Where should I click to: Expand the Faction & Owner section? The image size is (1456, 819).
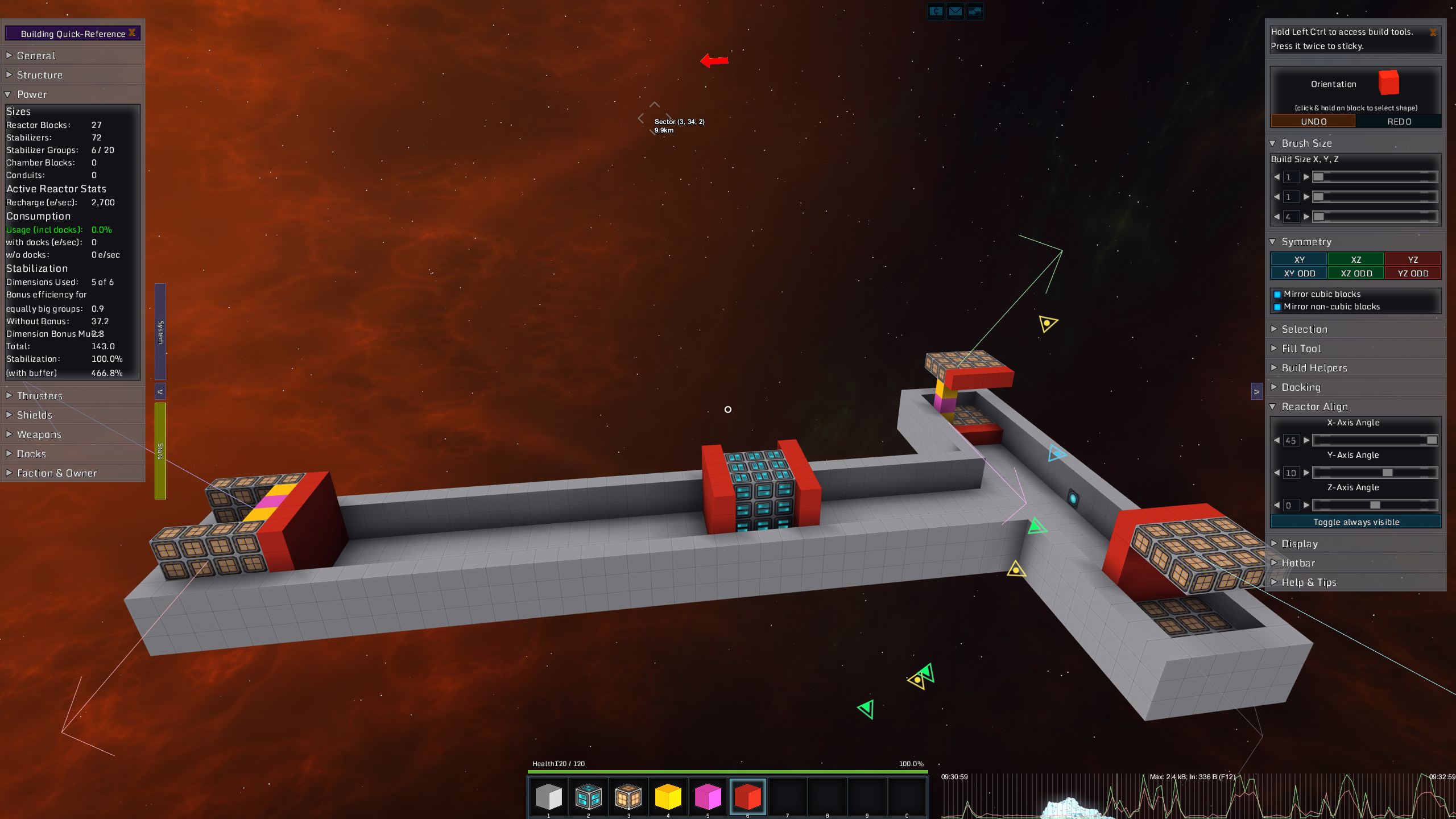coord(57,473)
